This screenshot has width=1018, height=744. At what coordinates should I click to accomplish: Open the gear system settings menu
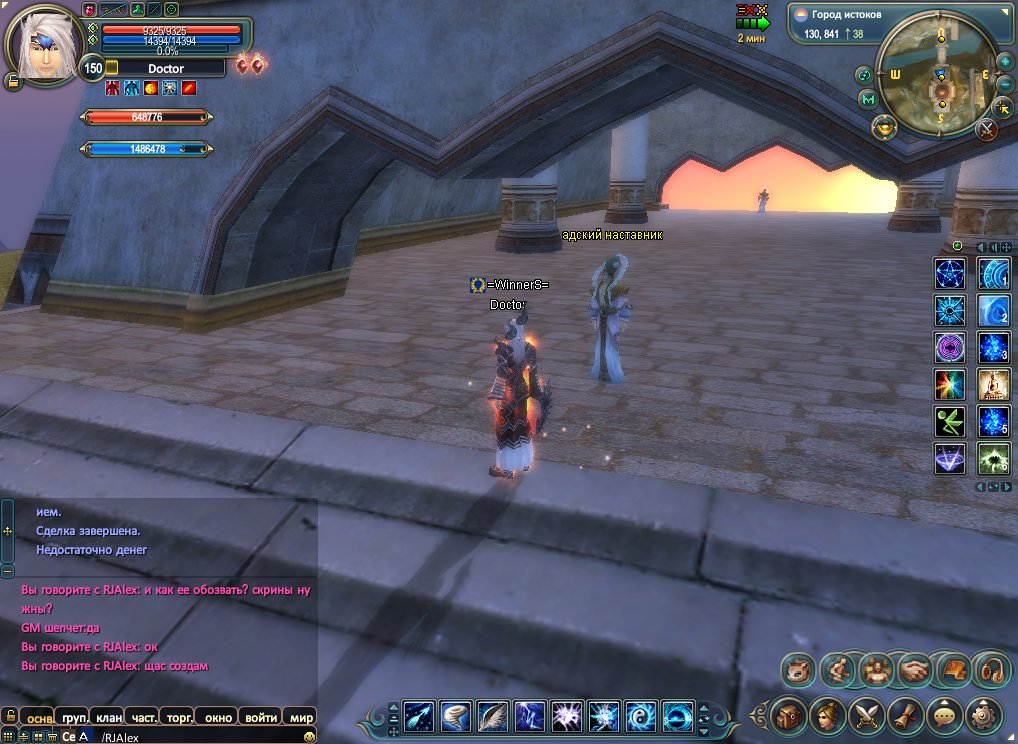tap(983, 714)
